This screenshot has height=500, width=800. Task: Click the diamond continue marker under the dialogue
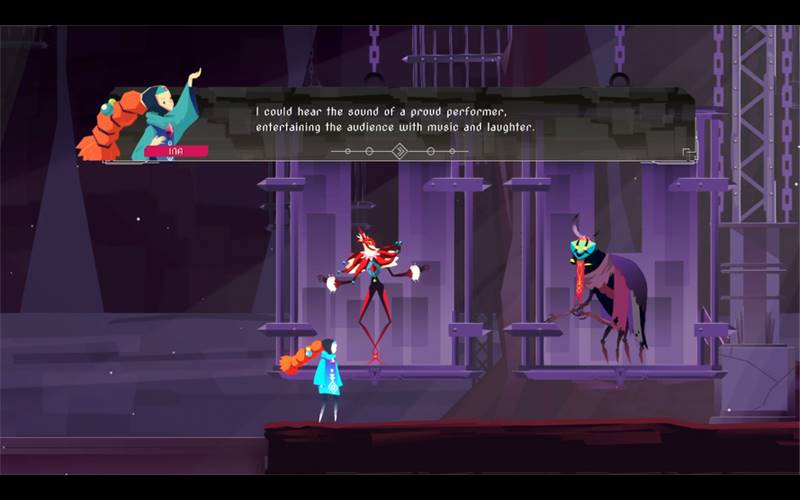click(x=399, y=151)
